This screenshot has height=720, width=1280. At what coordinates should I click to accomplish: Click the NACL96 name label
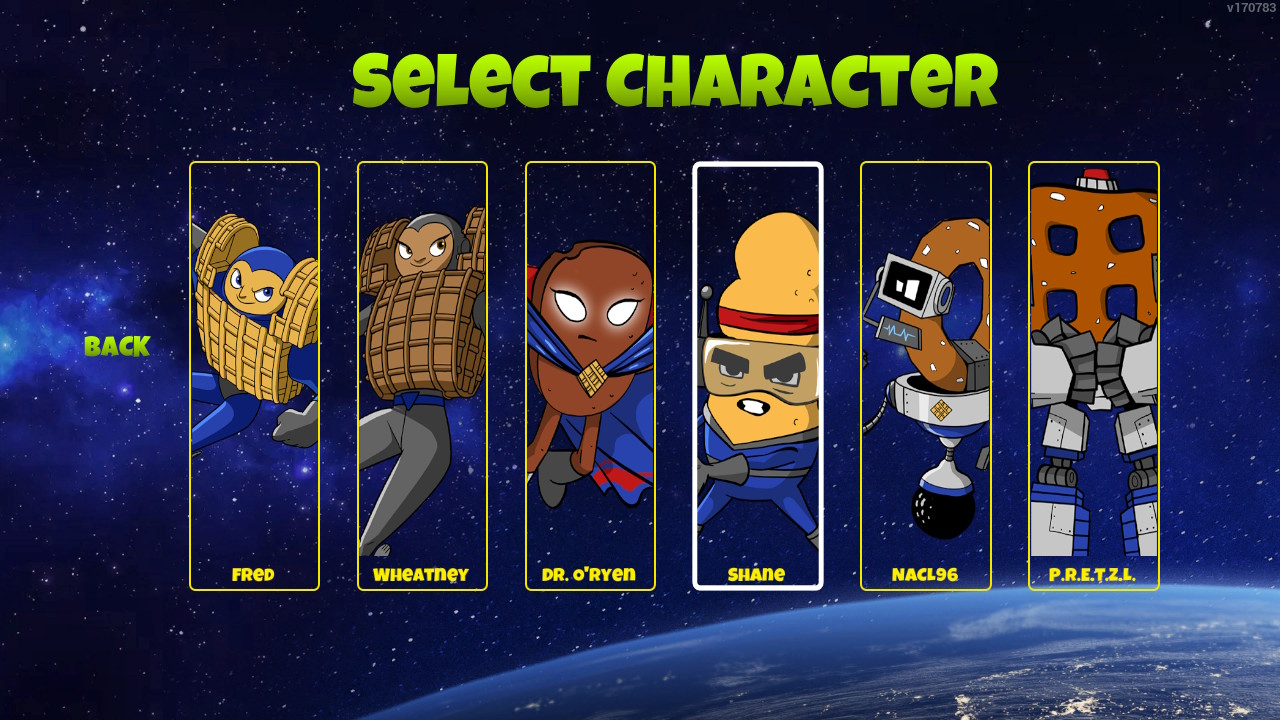click(x=926, y=574)
